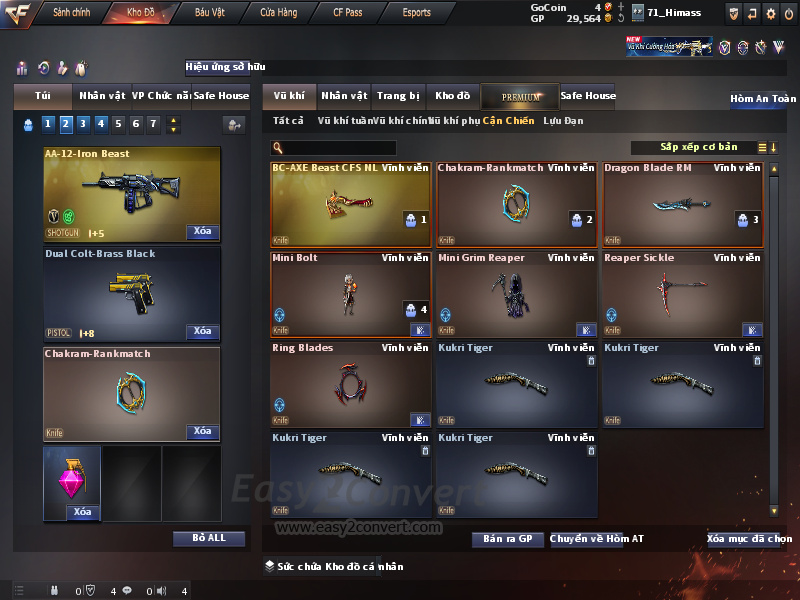Remove the AA-12-Iron Beast with Xóa

click(x=202, y=231)
